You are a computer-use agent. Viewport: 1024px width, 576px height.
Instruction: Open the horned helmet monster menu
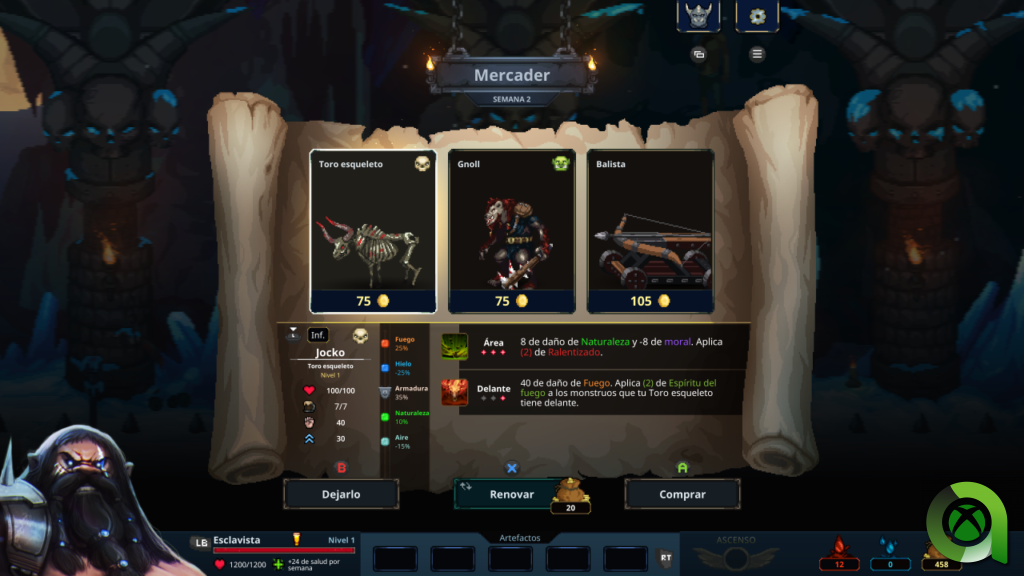[698, 16]
